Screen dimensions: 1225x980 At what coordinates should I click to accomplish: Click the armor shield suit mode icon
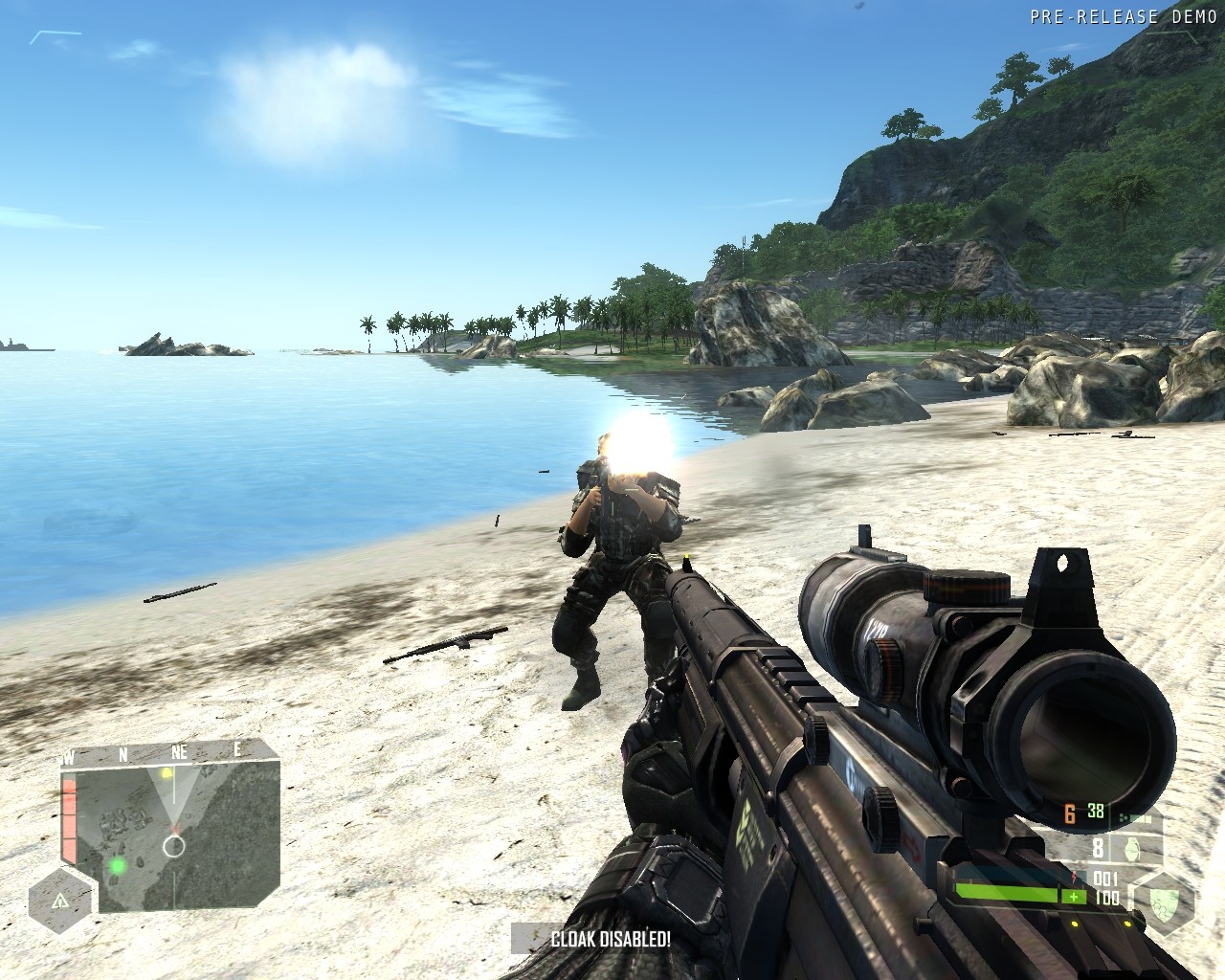pyautogui.click(x=1165, y=902)
